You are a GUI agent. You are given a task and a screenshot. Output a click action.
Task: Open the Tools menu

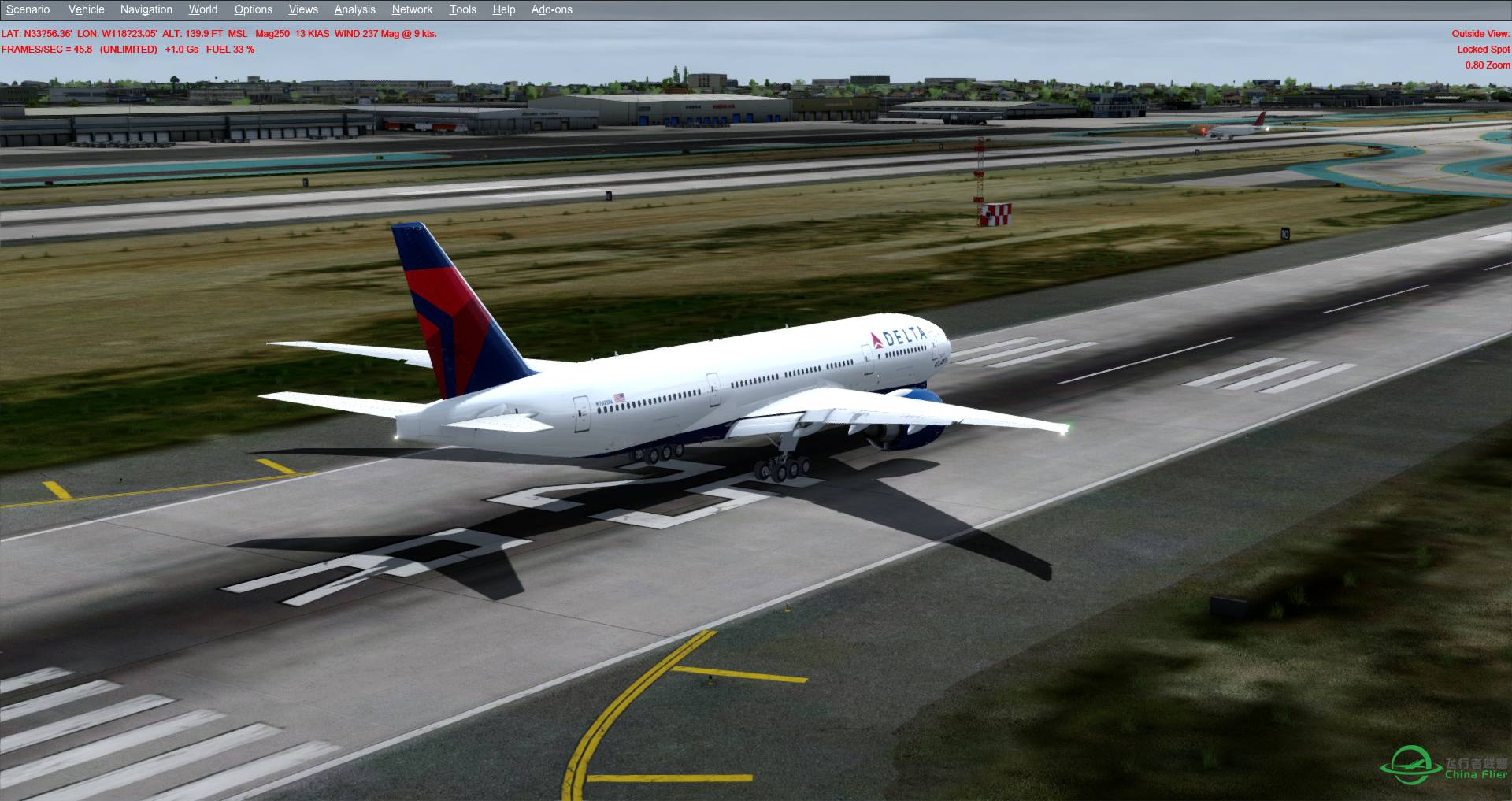(462, 9)
